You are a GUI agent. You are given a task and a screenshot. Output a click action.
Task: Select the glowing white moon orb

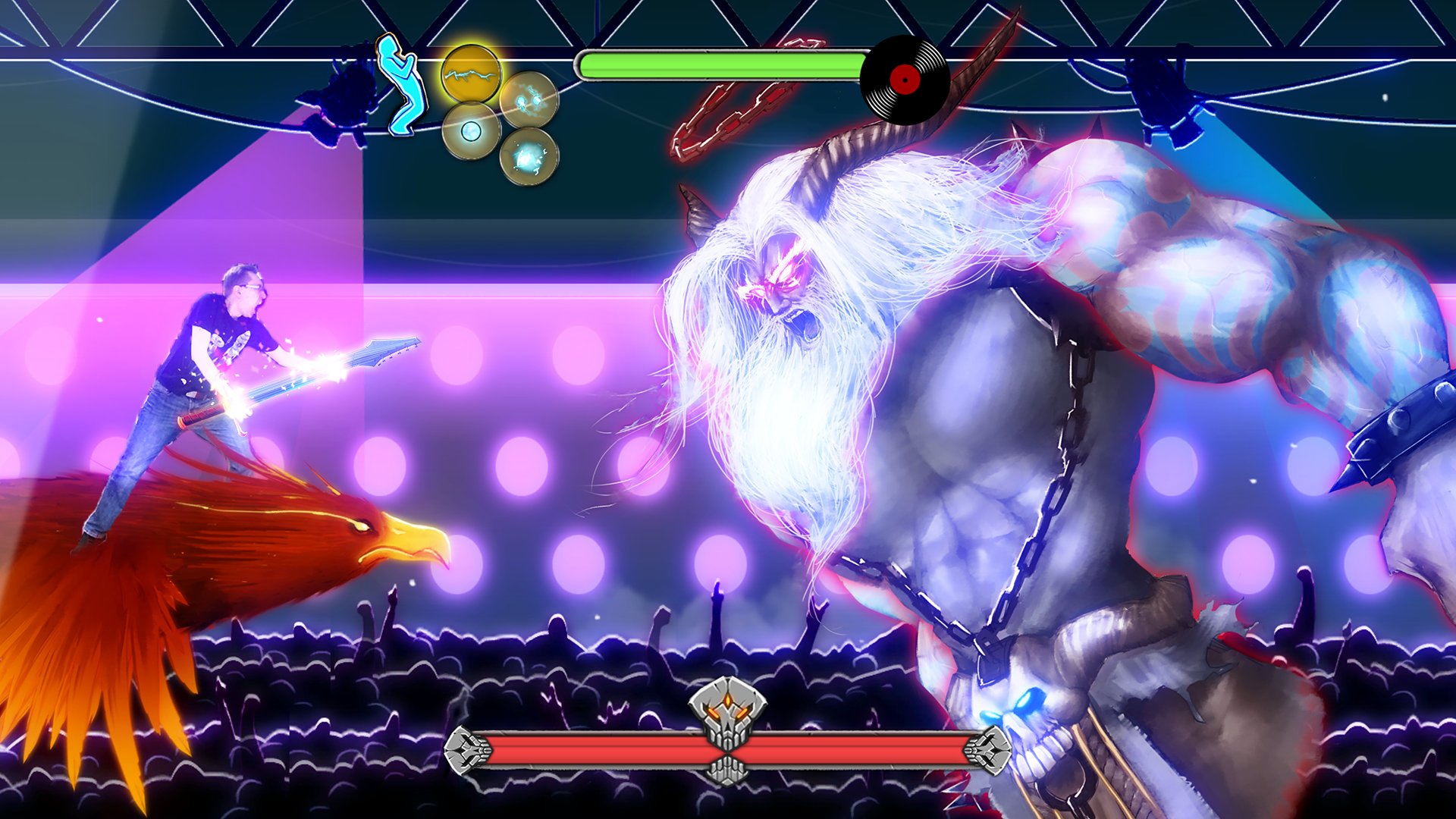click(470, 134)
